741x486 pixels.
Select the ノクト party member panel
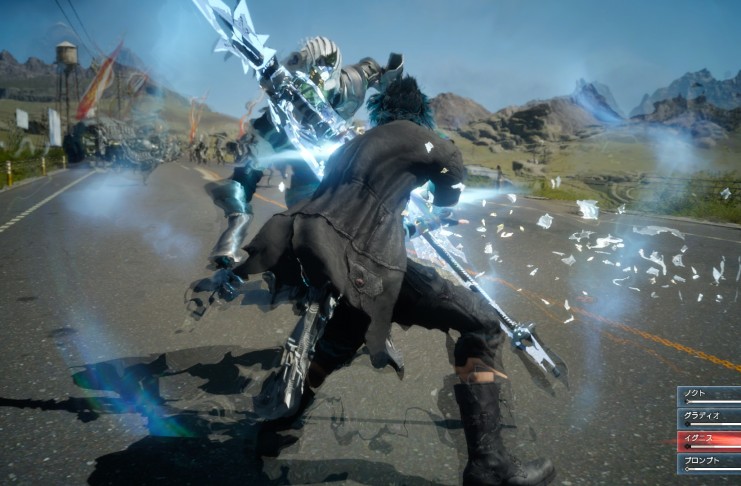[709, 396]
